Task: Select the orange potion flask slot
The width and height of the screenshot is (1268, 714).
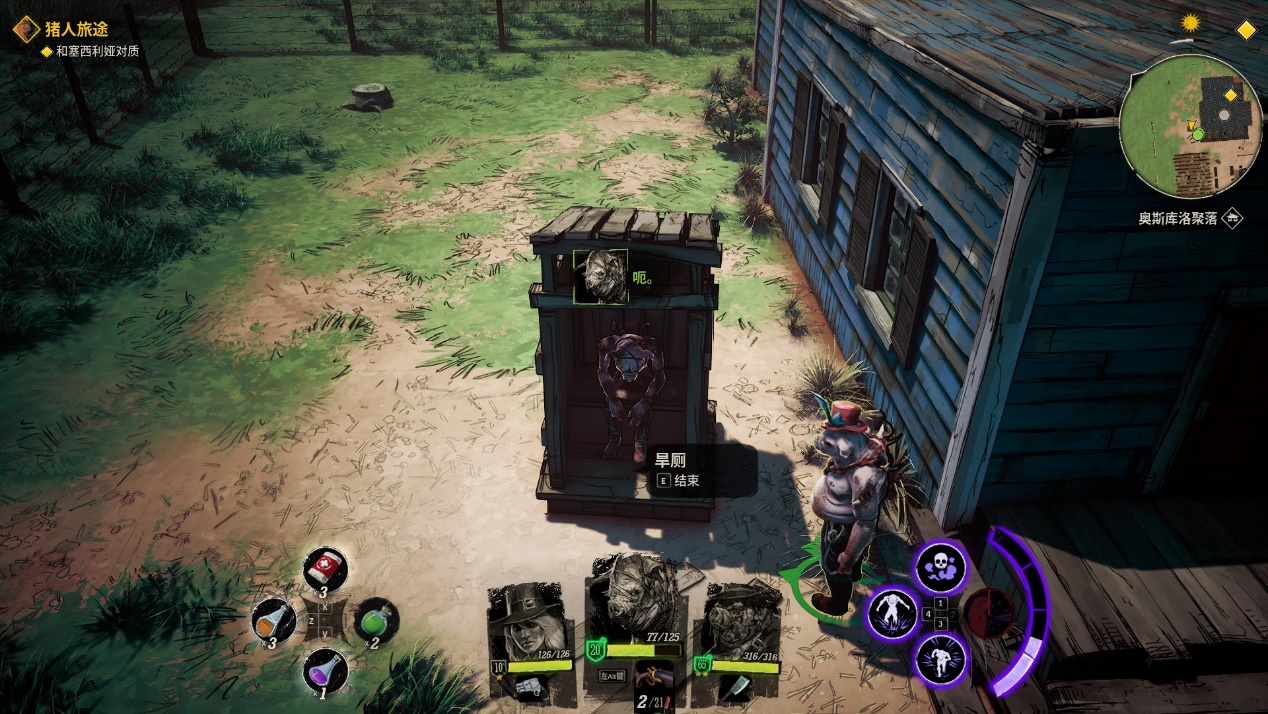Action: click(x=274, y=620)
